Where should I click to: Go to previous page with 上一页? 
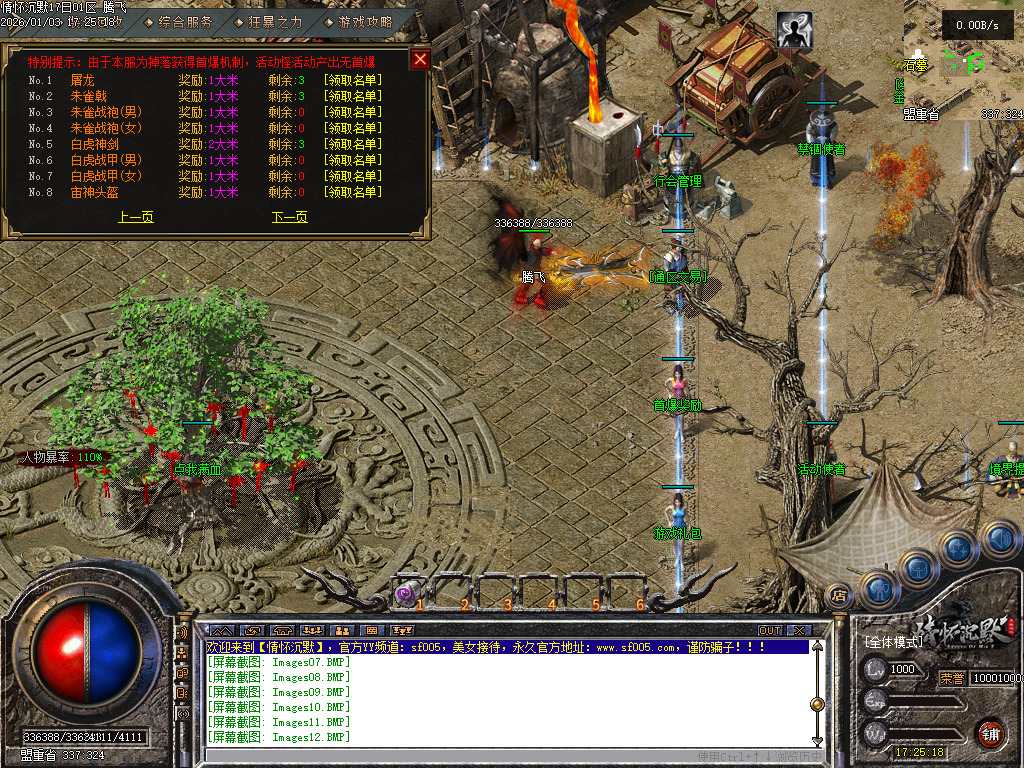click(x=136, y=217)
